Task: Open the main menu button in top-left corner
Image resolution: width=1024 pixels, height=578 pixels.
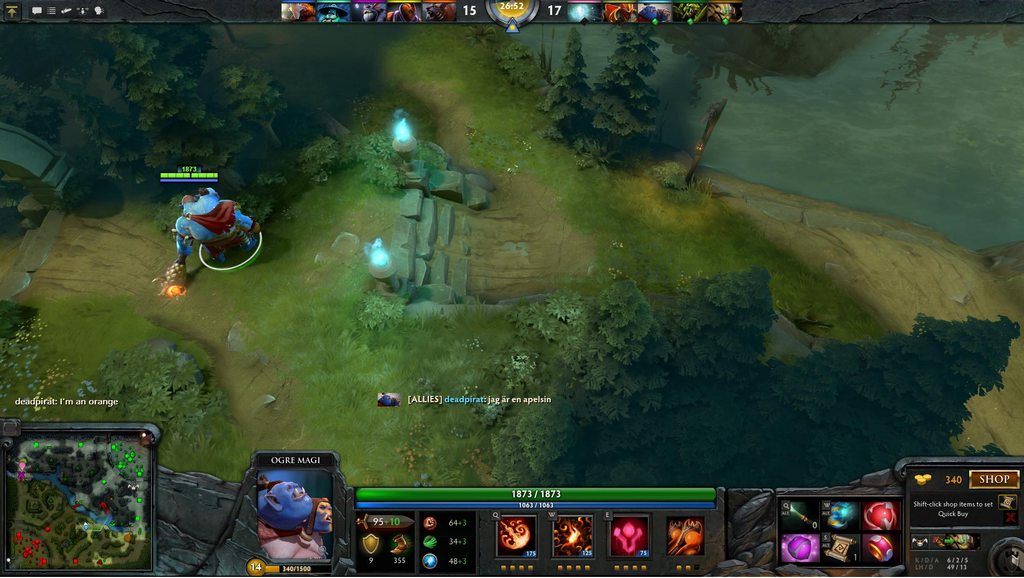Action: click(x=12, y=10)
